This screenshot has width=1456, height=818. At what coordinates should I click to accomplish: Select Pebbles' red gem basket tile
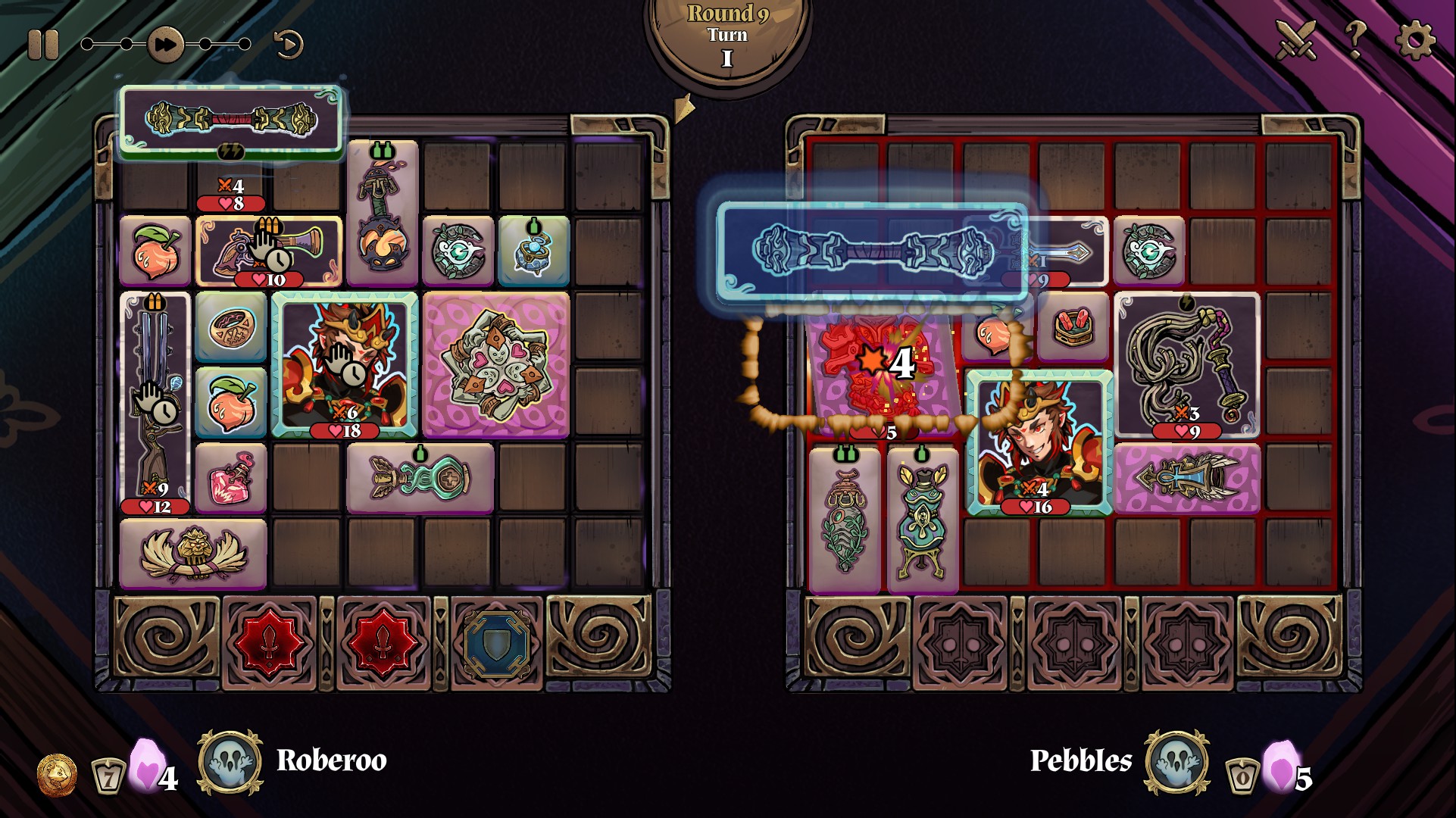1073,327
